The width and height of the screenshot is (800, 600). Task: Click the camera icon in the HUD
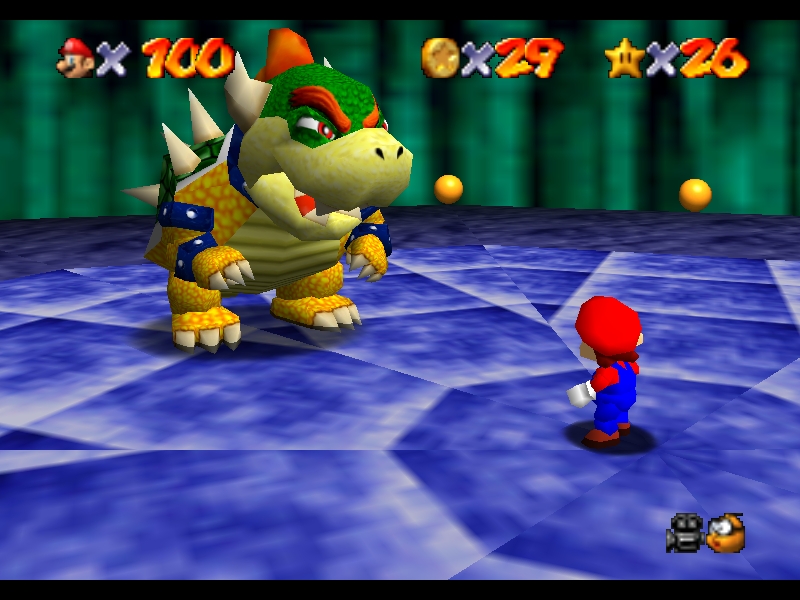[x=684, y=532]
